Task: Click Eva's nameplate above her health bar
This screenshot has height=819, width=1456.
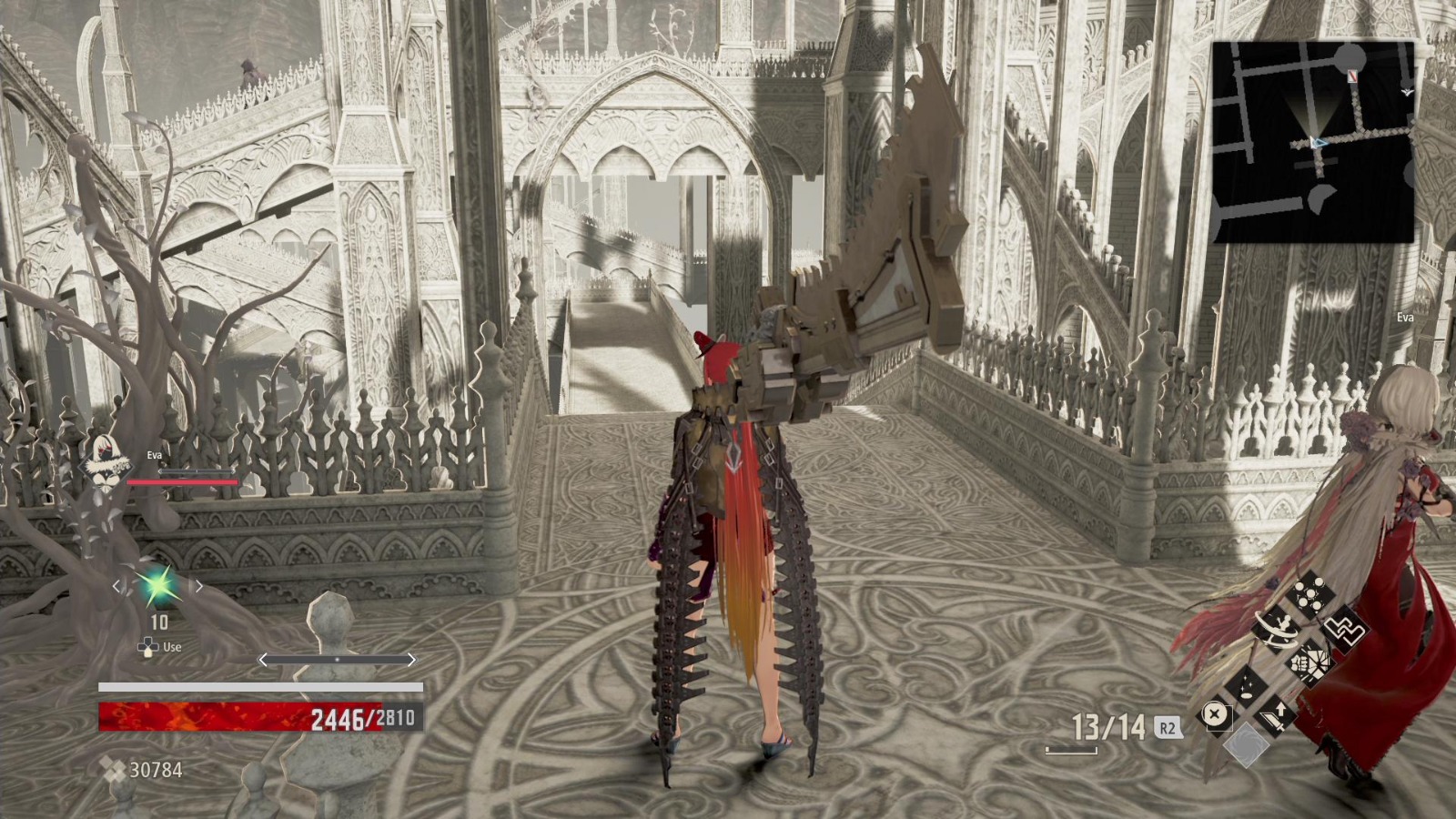Action: [153, 456]
